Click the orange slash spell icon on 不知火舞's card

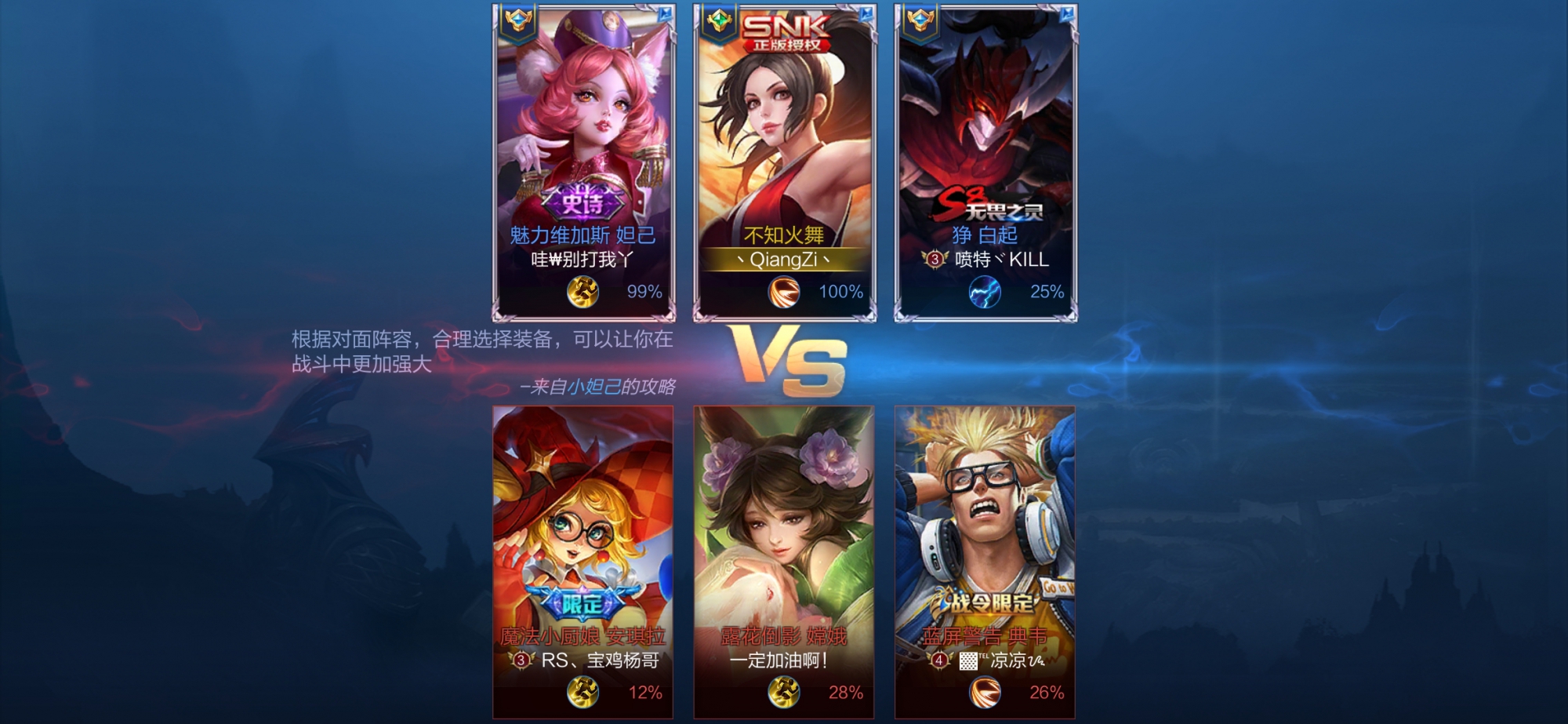(783, 293)
